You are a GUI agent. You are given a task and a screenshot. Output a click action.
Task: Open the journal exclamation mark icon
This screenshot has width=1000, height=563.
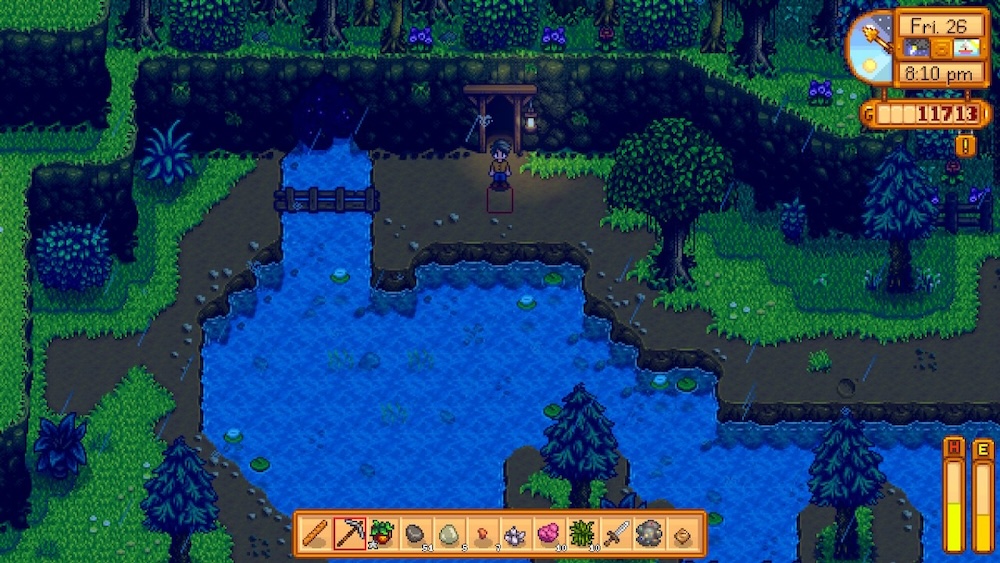click(x=966, y=145)
